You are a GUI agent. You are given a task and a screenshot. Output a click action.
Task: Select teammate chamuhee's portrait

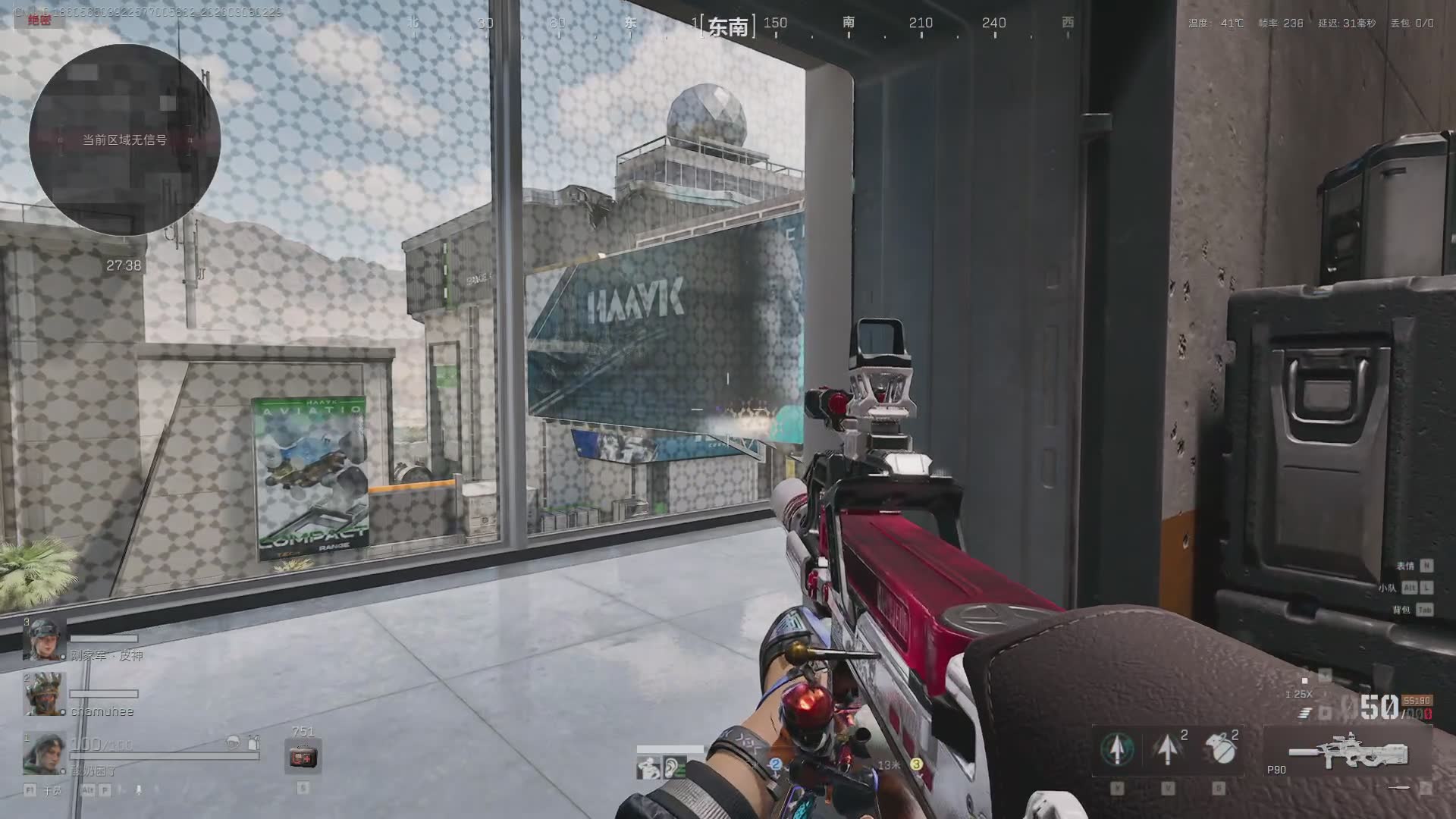click(44, 694)
